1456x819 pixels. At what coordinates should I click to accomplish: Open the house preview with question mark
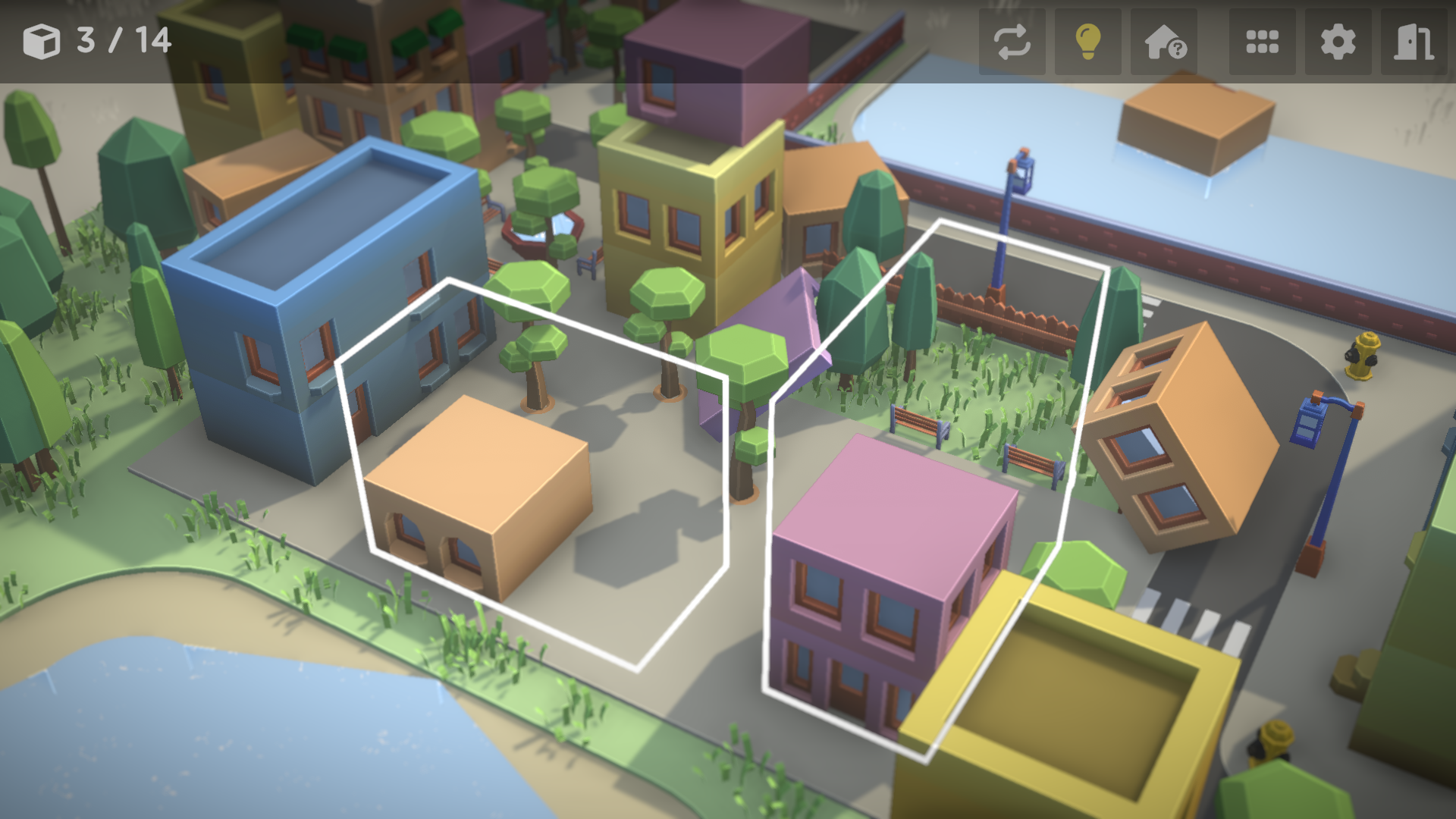[x=1163, y=43]
